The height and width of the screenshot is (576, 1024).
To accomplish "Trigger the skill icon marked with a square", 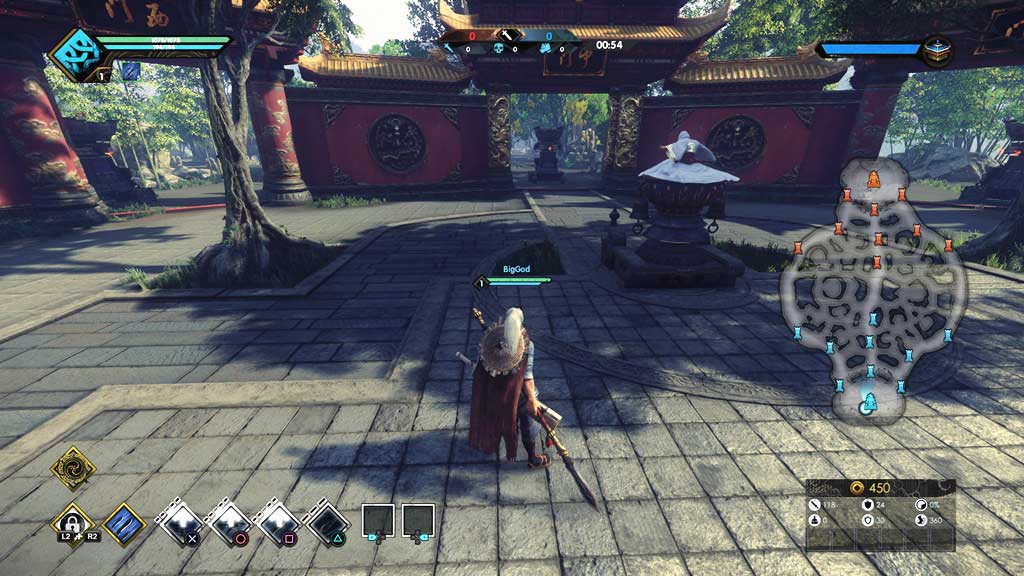I will pyautogui.click(x=277, y=521).
